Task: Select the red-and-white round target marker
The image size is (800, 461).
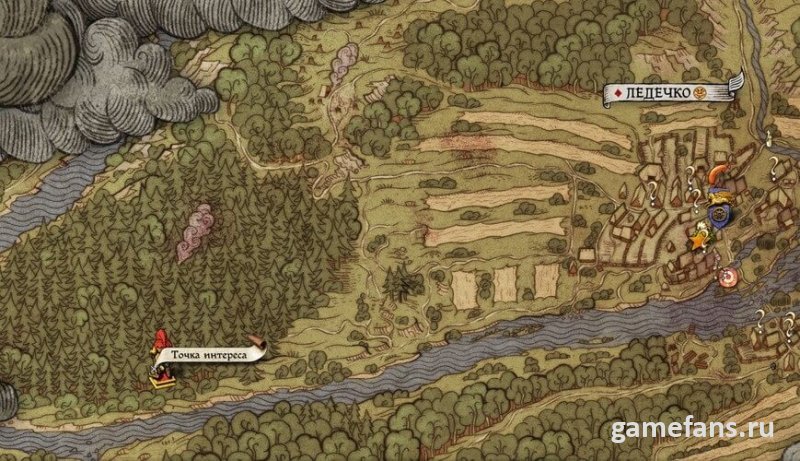Action: [727, 277]
